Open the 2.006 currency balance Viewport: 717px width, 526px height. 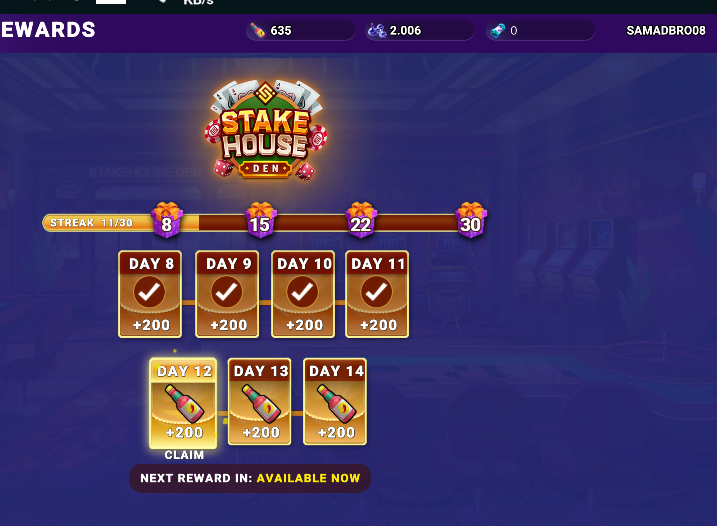click(x=419, y=31)
